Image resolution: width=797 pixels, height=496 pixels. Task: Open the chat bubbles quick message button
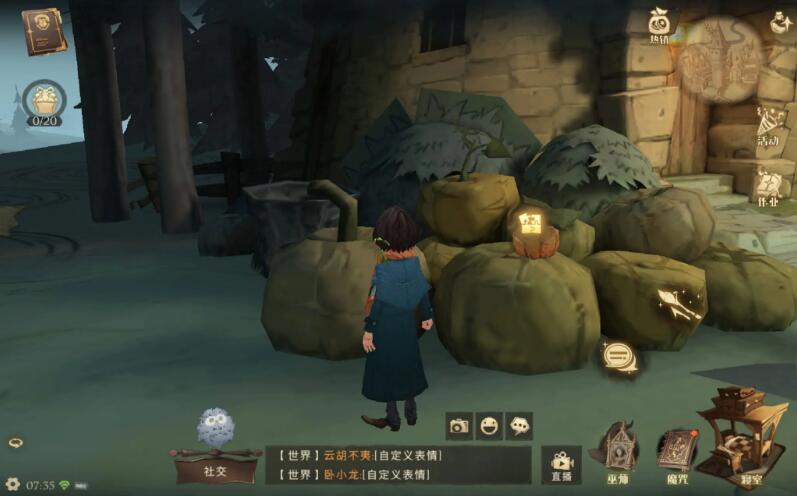click(x=519, y=426)
